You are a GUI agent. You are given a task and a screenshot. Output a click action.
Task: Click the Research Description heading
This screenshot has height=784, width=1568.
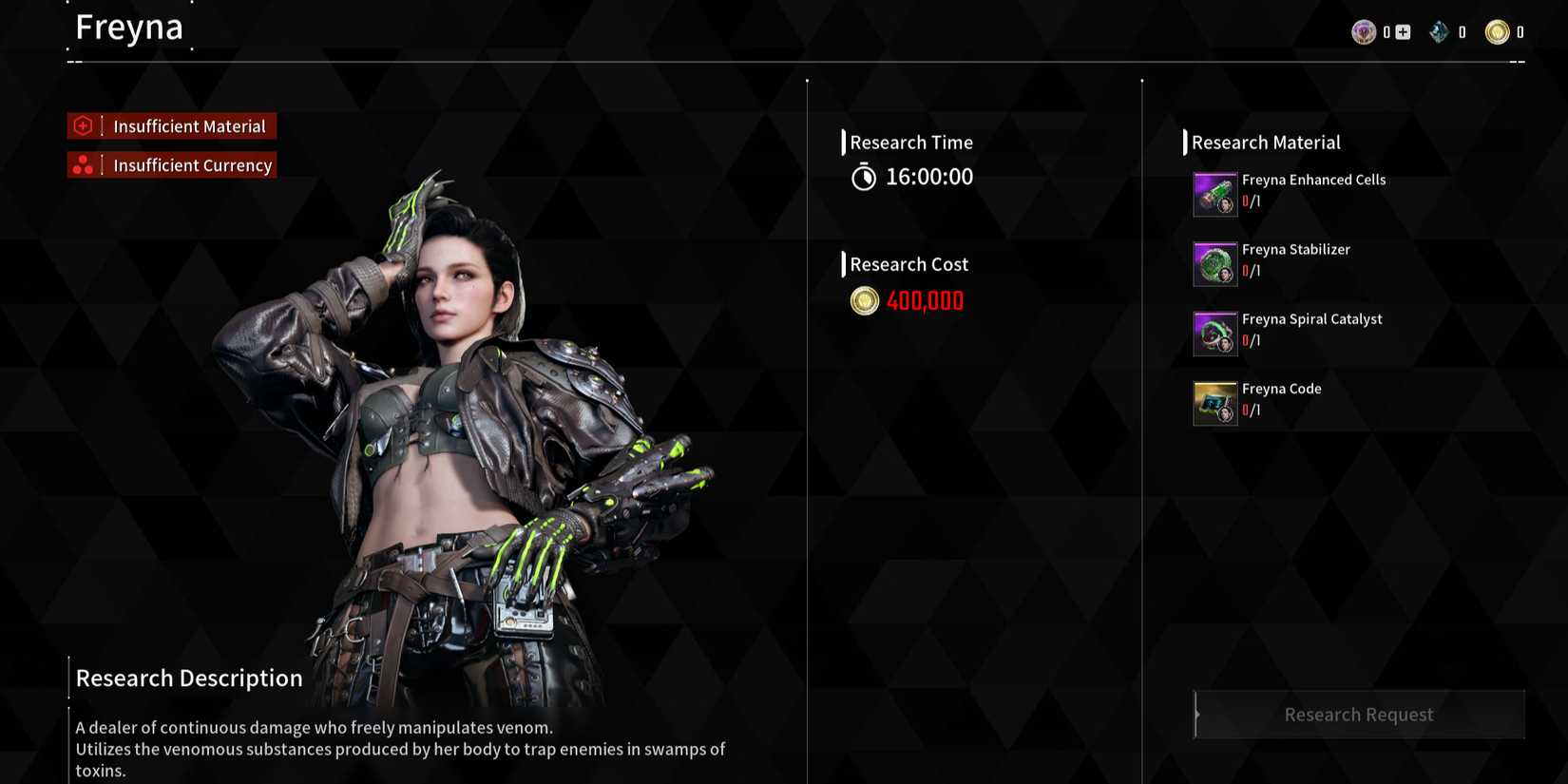pyautogui.click(x=188, y=678)
